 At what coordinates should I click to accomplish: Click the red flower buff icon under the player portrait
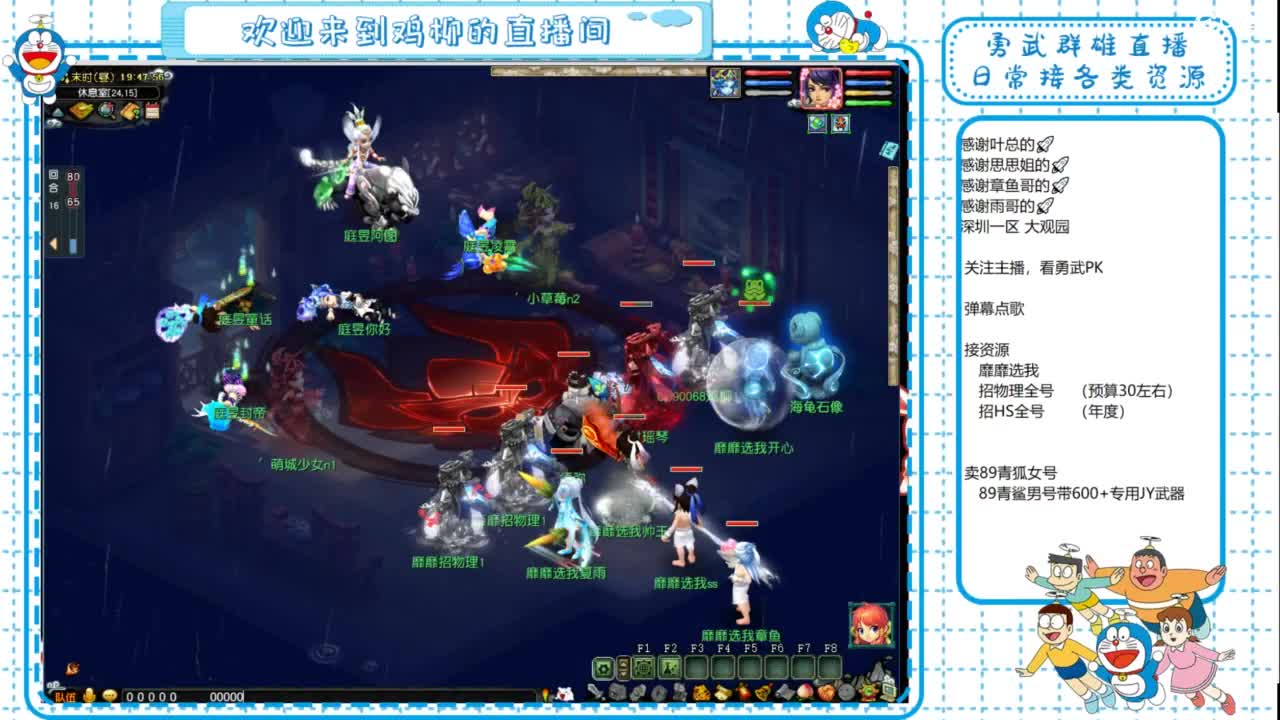[x=841, y=124]
